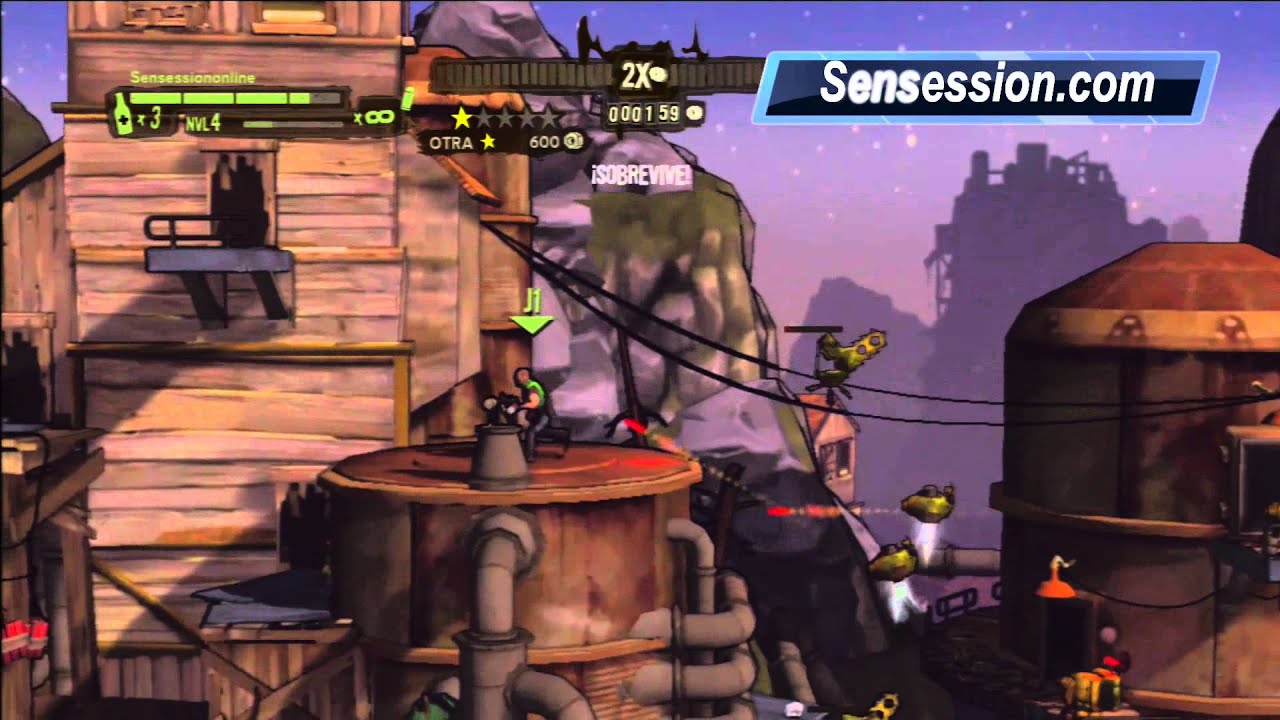Image resolution: width=1280 pixels, height=720 pixels.
Task: Click the five-star rating row
Action: point(505,118)
